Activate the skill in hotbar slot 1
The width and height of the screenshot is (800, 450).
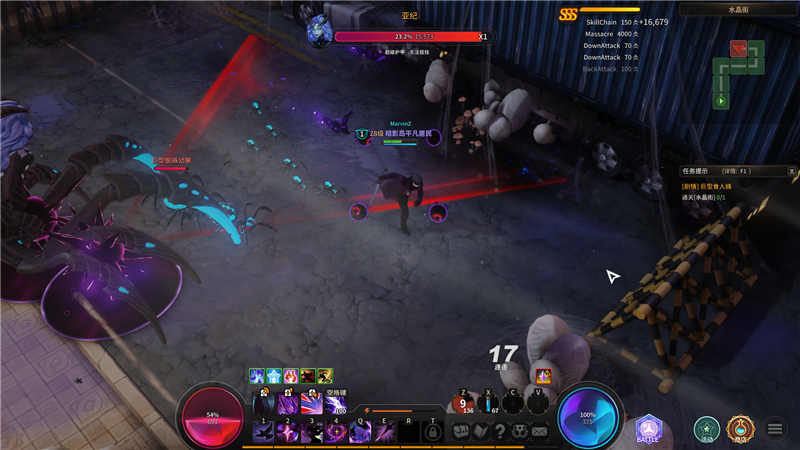pos(265,431)
